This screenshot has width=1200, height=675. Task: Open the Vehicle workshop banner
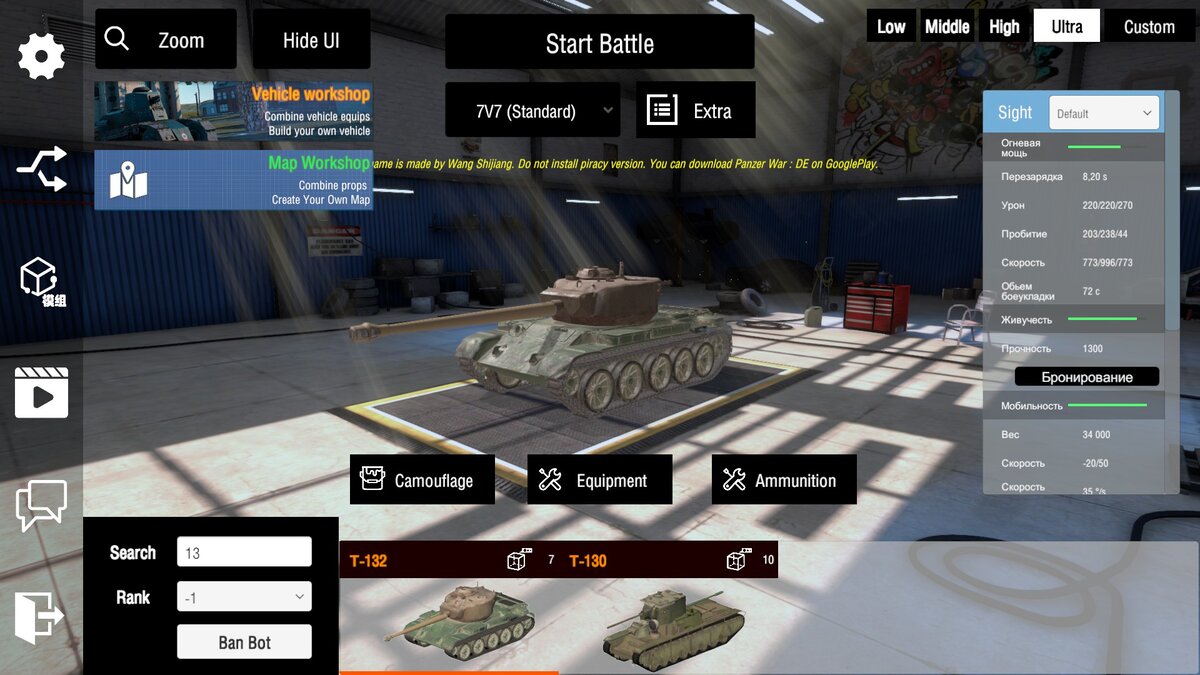[233, 111]
